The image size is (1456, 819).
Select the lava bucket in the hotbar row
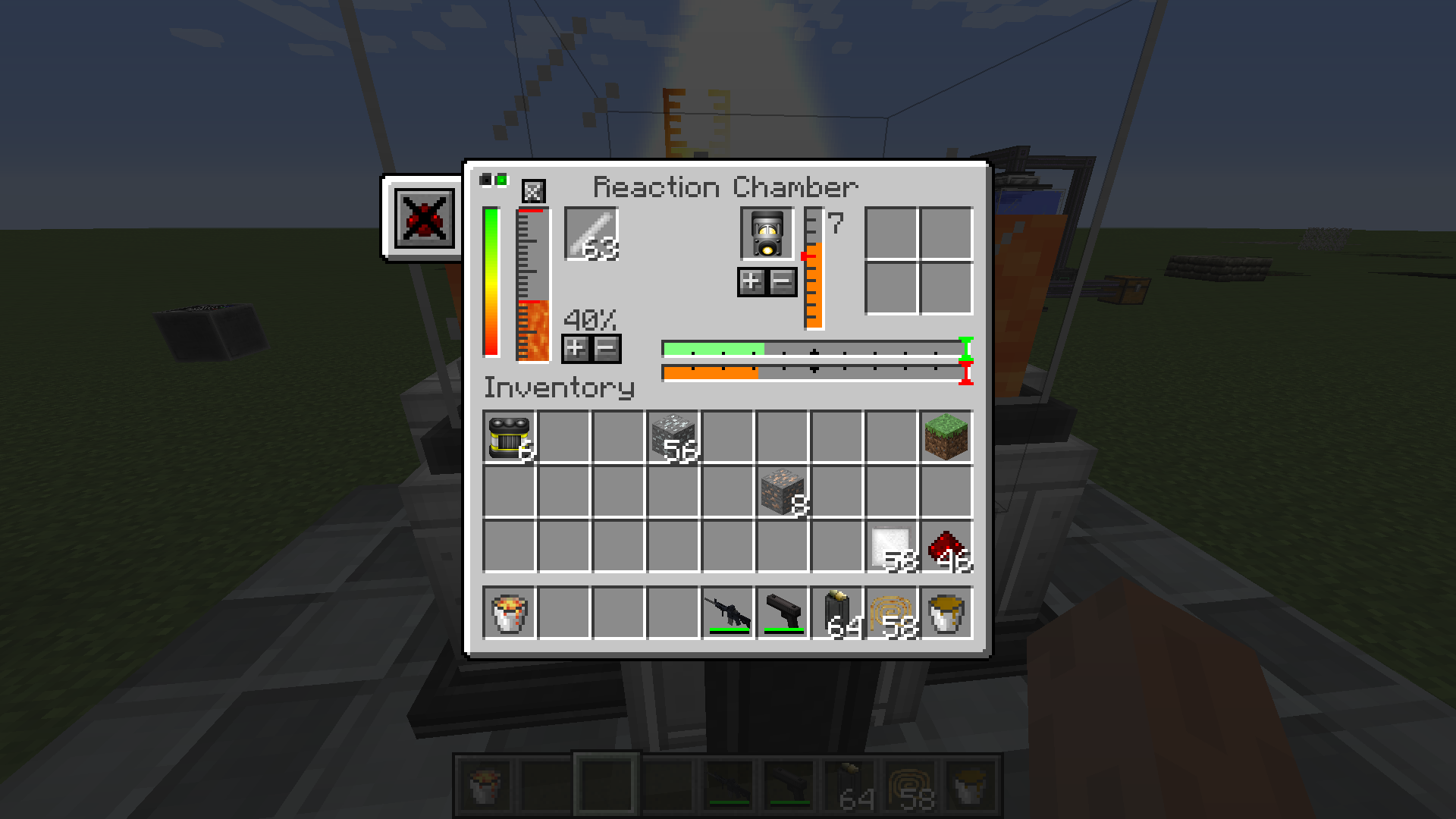(x=510, y=613)
